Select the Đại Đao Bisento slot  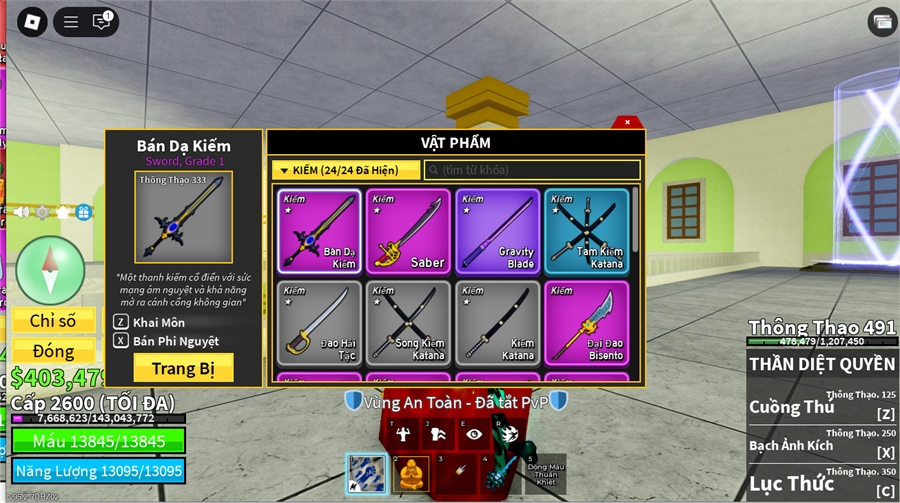586,323
